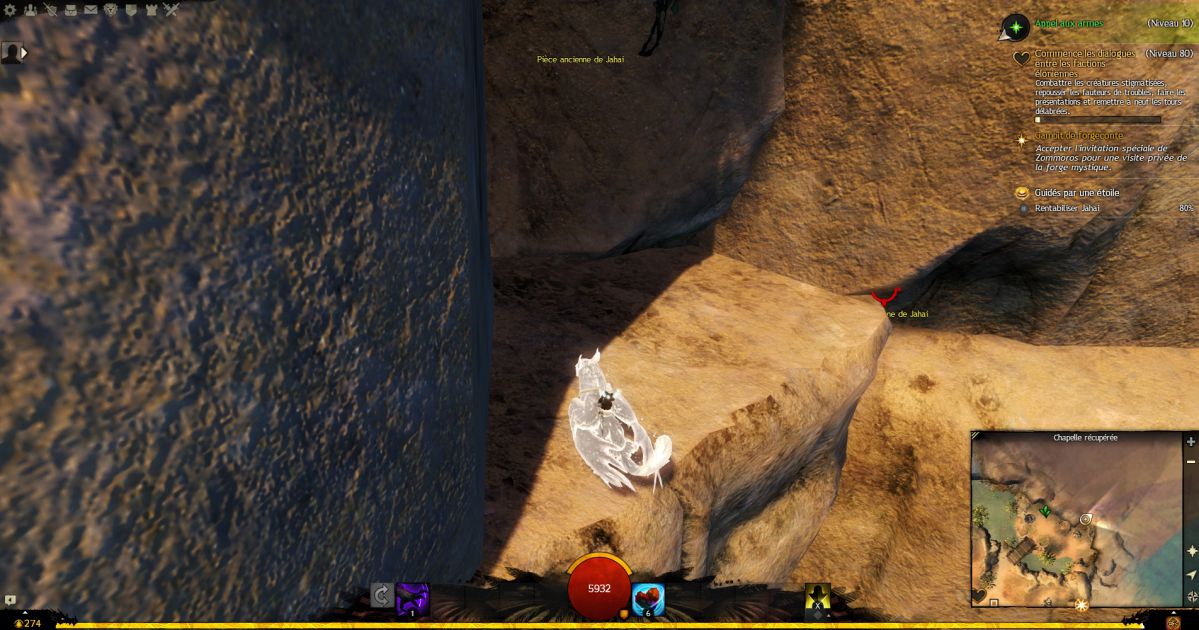This screenshot has width=1199, height=630.
Task: Click the green leaf marker on minimap
Action: click(x=1045, y=511)
